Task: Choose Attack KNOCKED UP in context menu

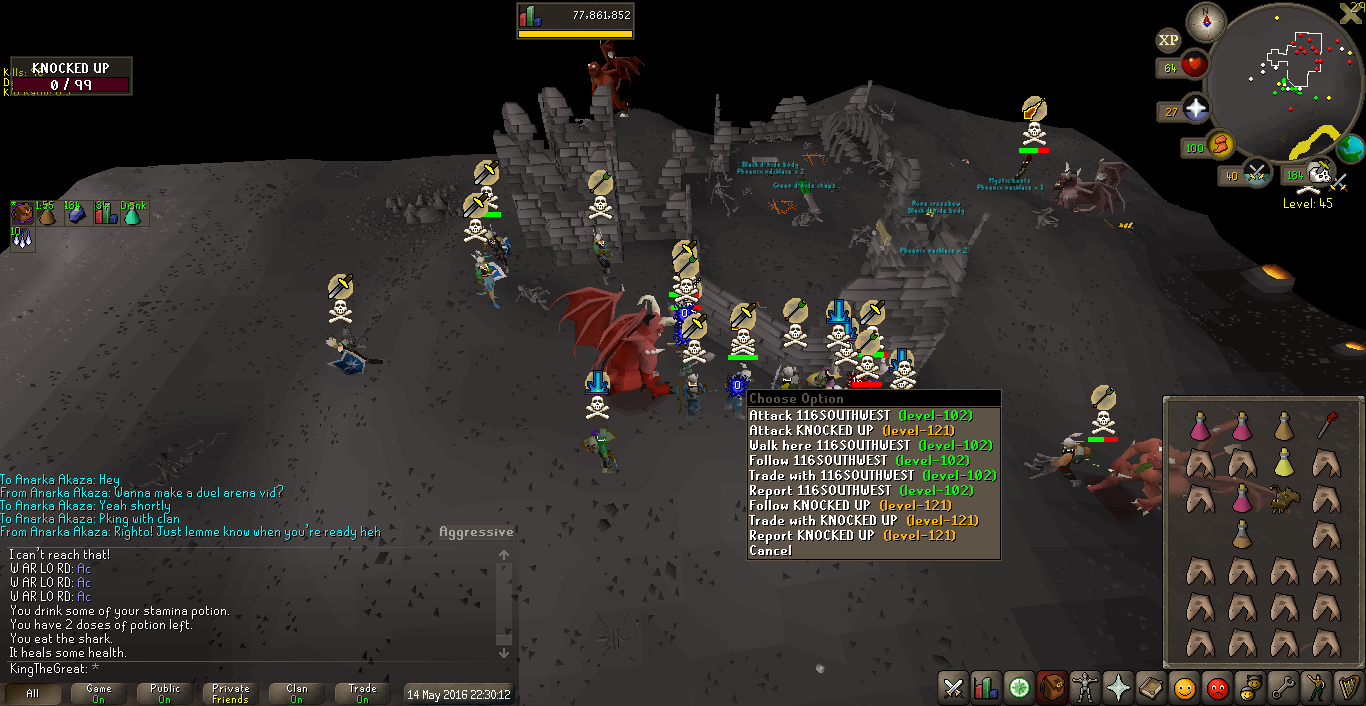Action: (851, 430)
